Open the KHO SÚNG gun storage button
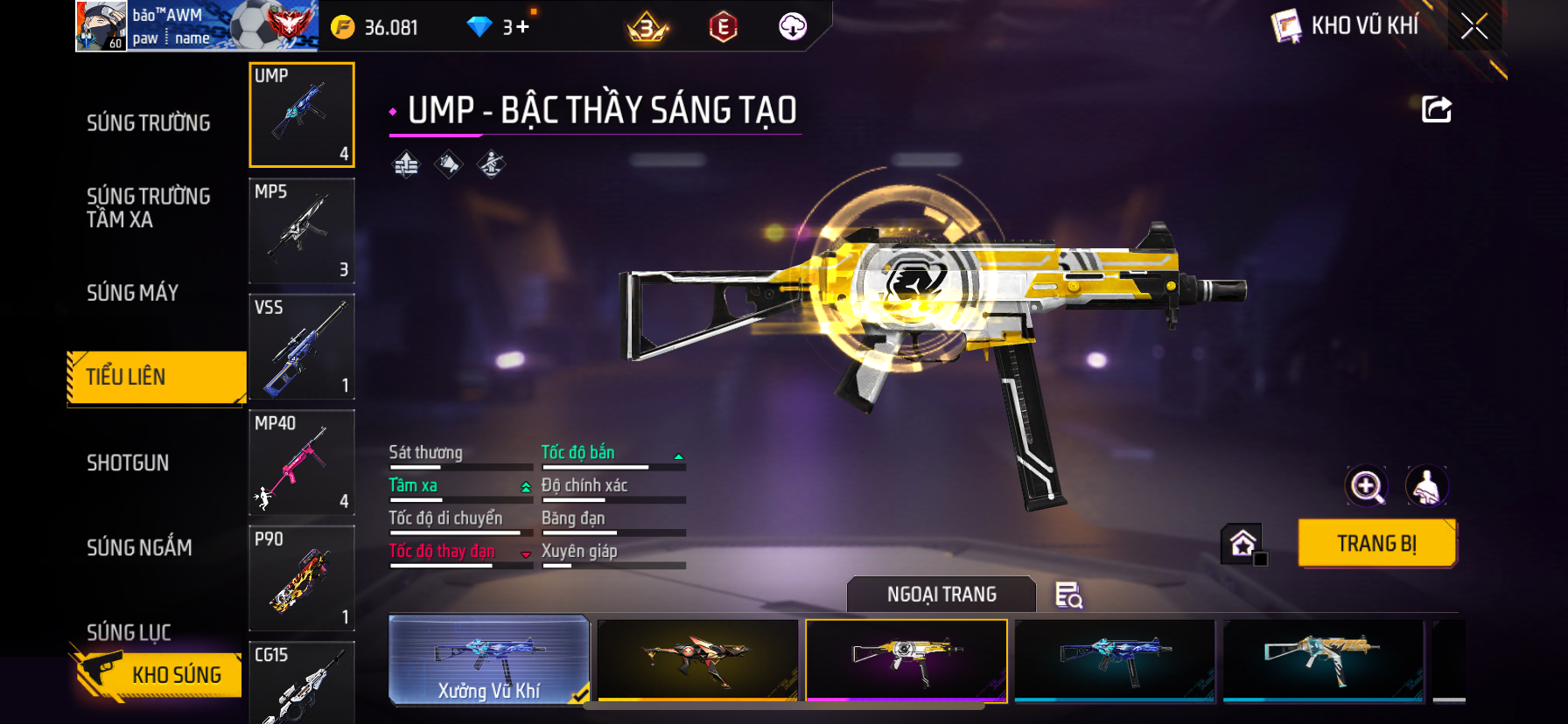 click(x=157, y=674)
